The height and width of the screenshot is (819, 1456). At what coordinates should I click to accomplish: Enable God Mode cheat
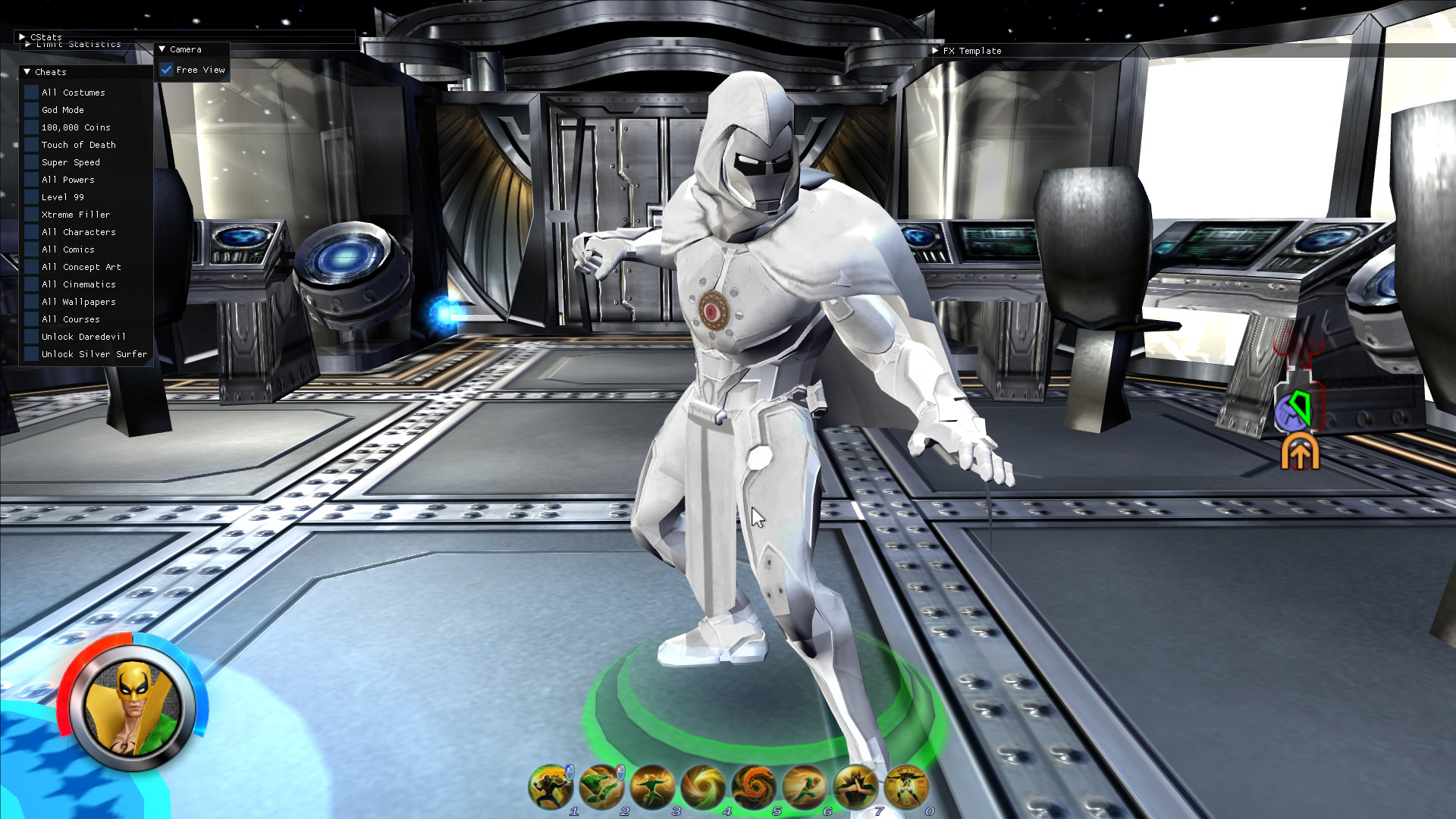tap(30, 109)
